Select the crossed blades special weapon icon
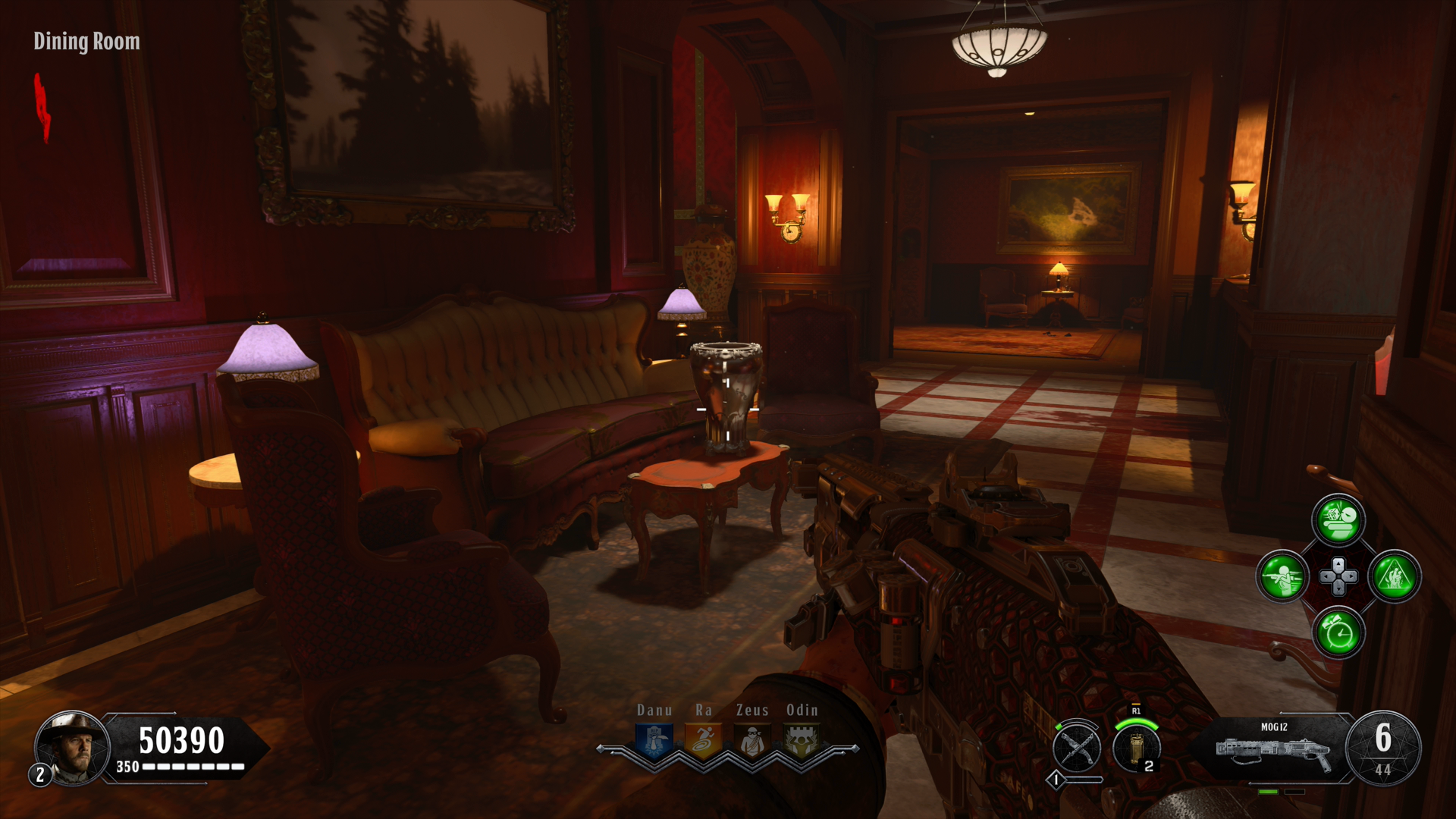This screenshot has width=1456, height=819. point(1077,747)
